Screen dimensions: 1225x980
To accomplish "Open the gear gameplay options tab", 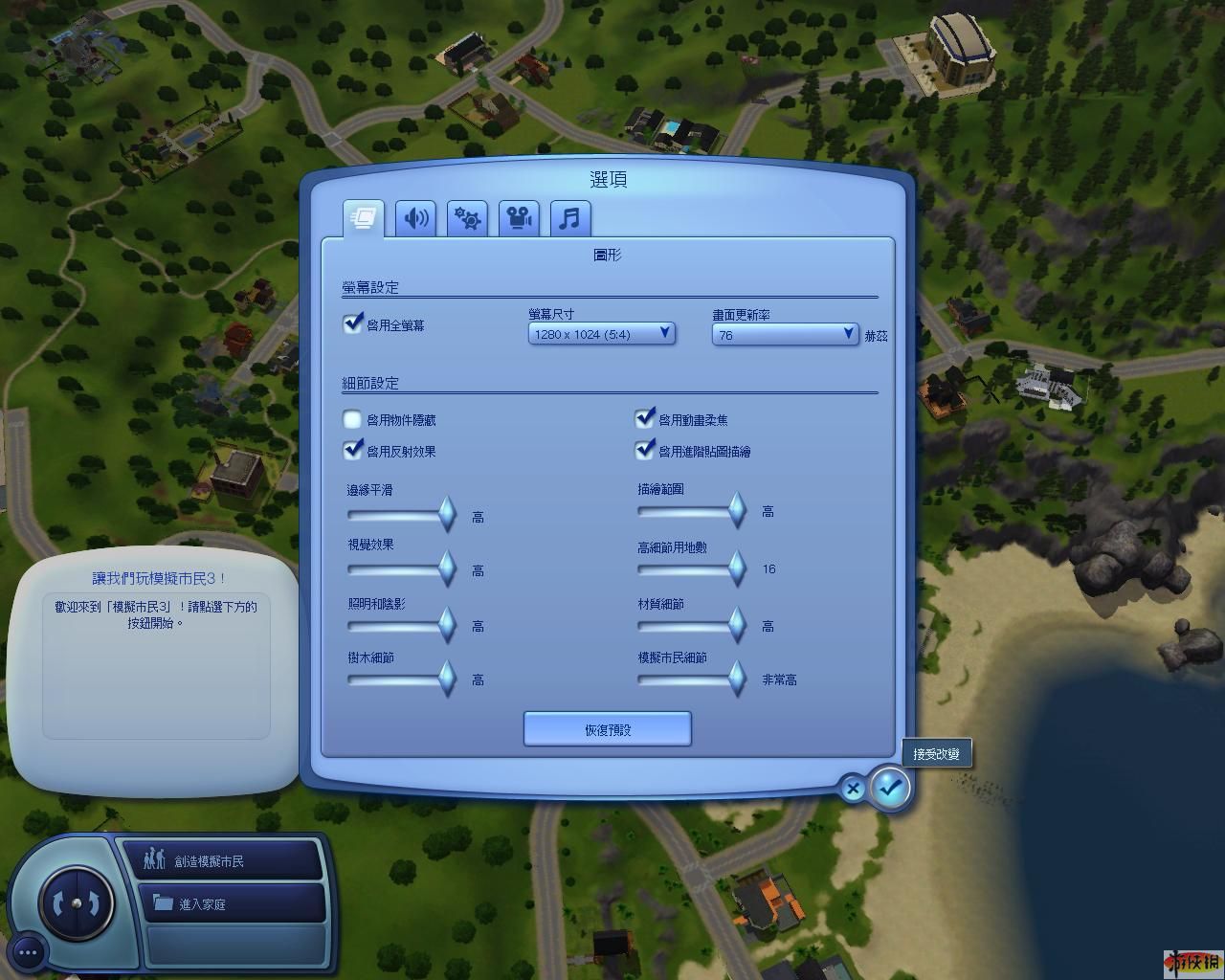I will pyautogui.click(x=467, y=218).
